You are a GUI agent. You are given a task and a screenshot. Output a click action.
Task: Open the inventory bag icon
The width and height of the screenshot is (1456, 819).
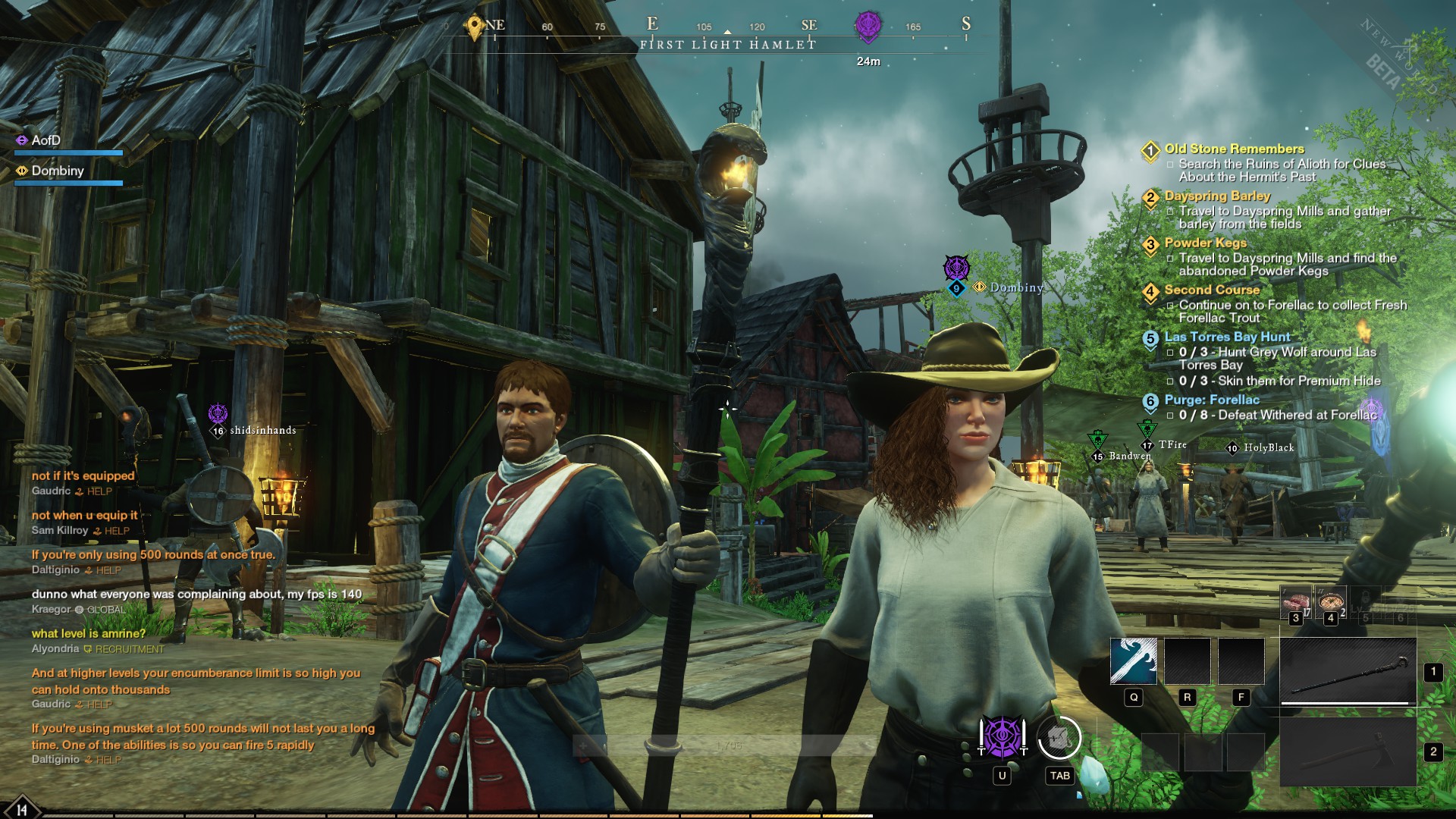1059,737
